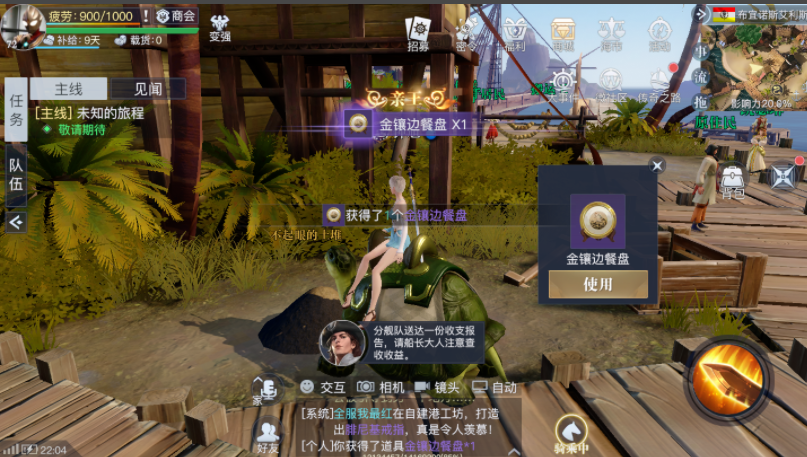Open the 变强 power-up menu

pos(220,27)
